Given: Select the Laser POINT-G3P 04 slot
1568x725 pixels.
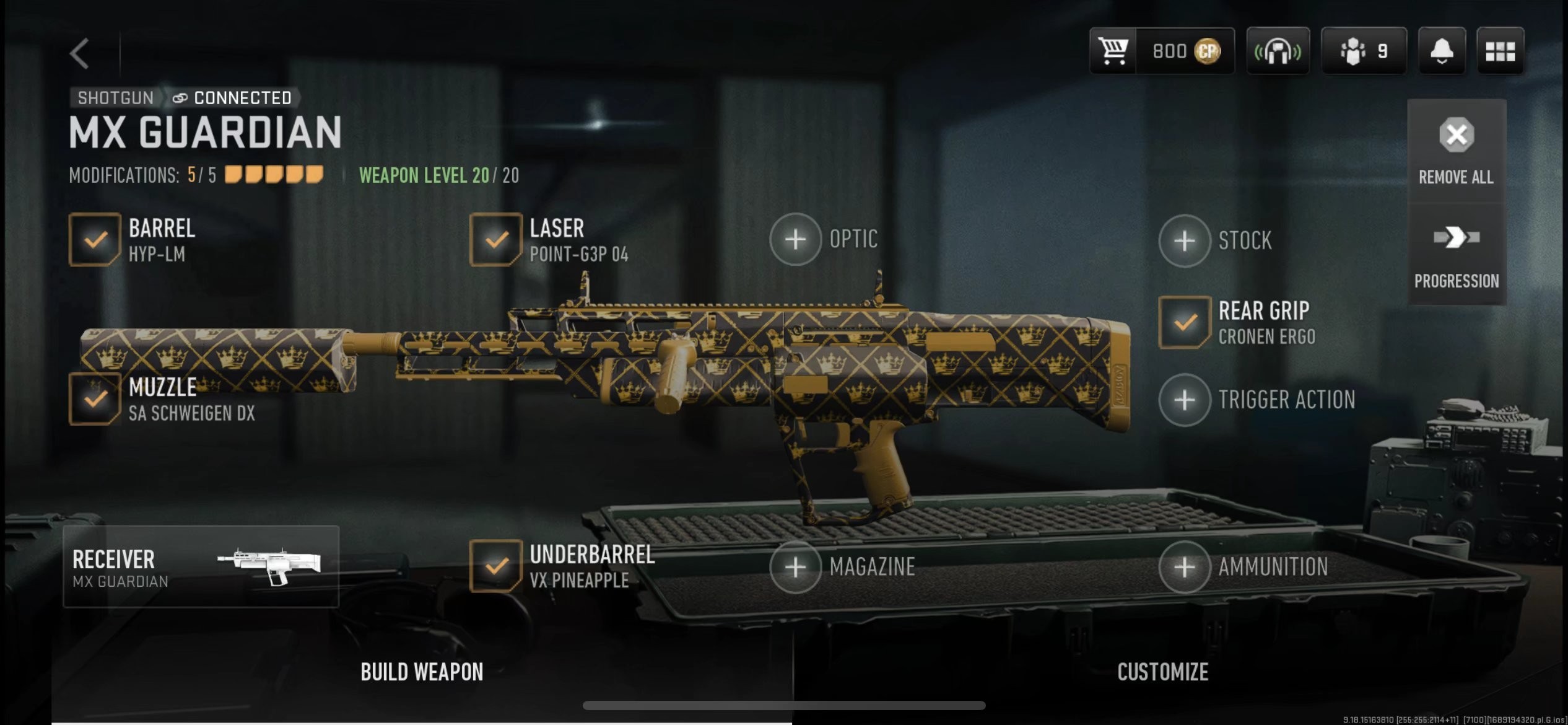Looking at the screenshot, I should click(x=495, y=240).
